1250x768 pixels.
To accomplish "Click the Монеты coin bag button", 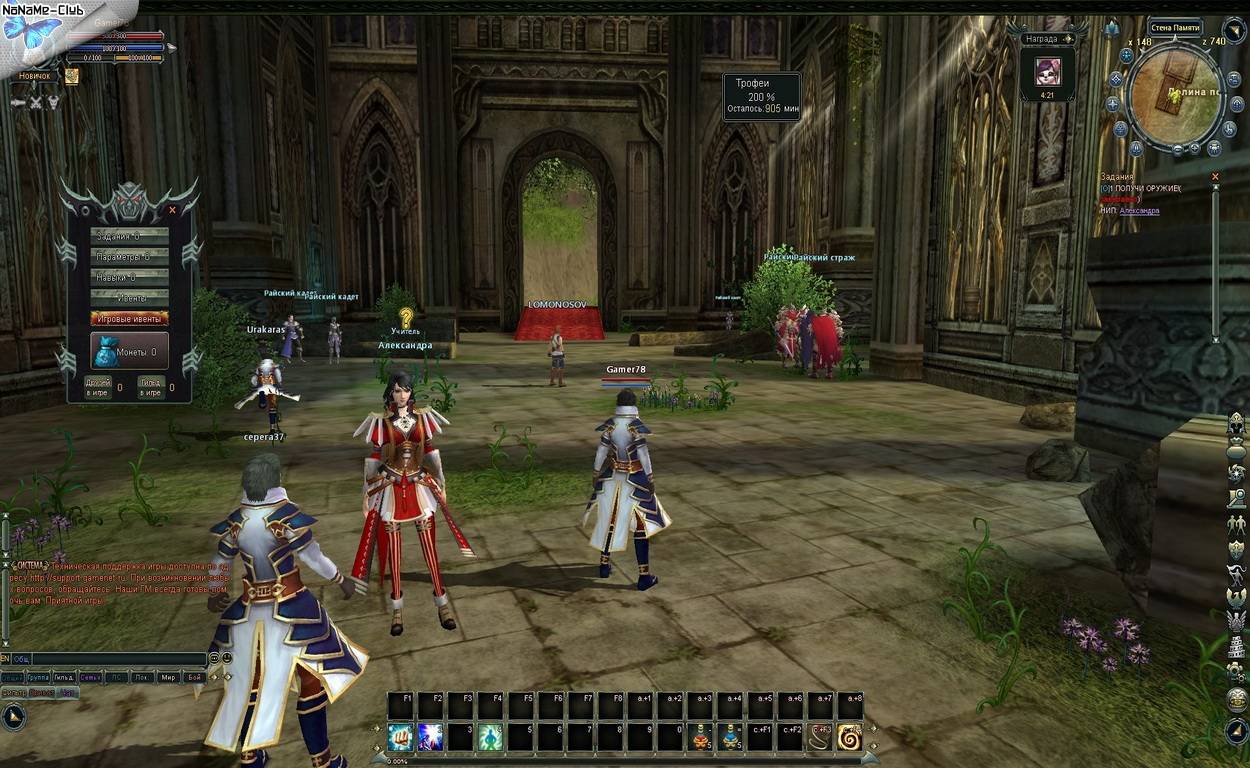I will tap(129, 351).
